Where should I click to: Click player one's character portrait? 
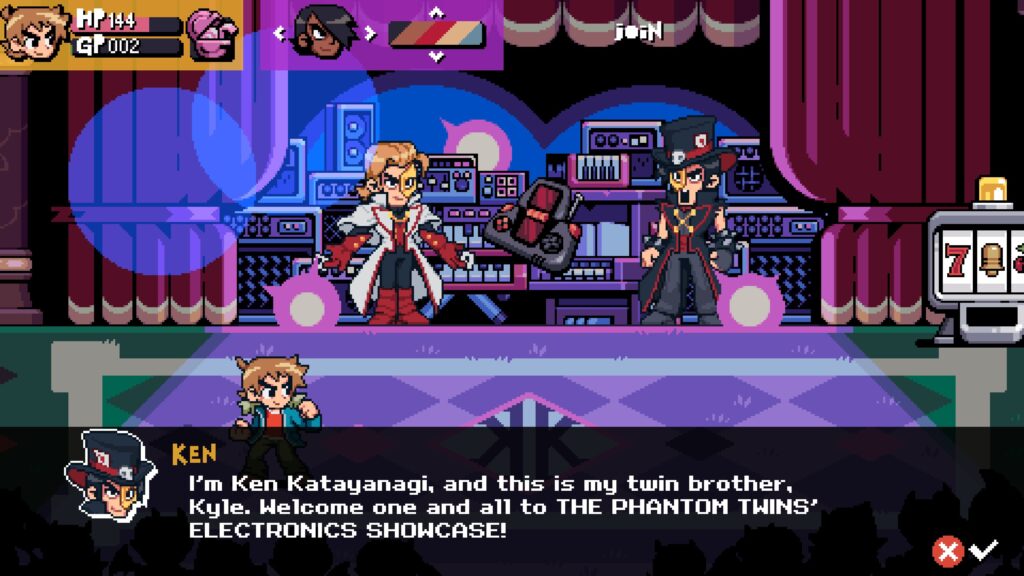(x=32, y=33)
